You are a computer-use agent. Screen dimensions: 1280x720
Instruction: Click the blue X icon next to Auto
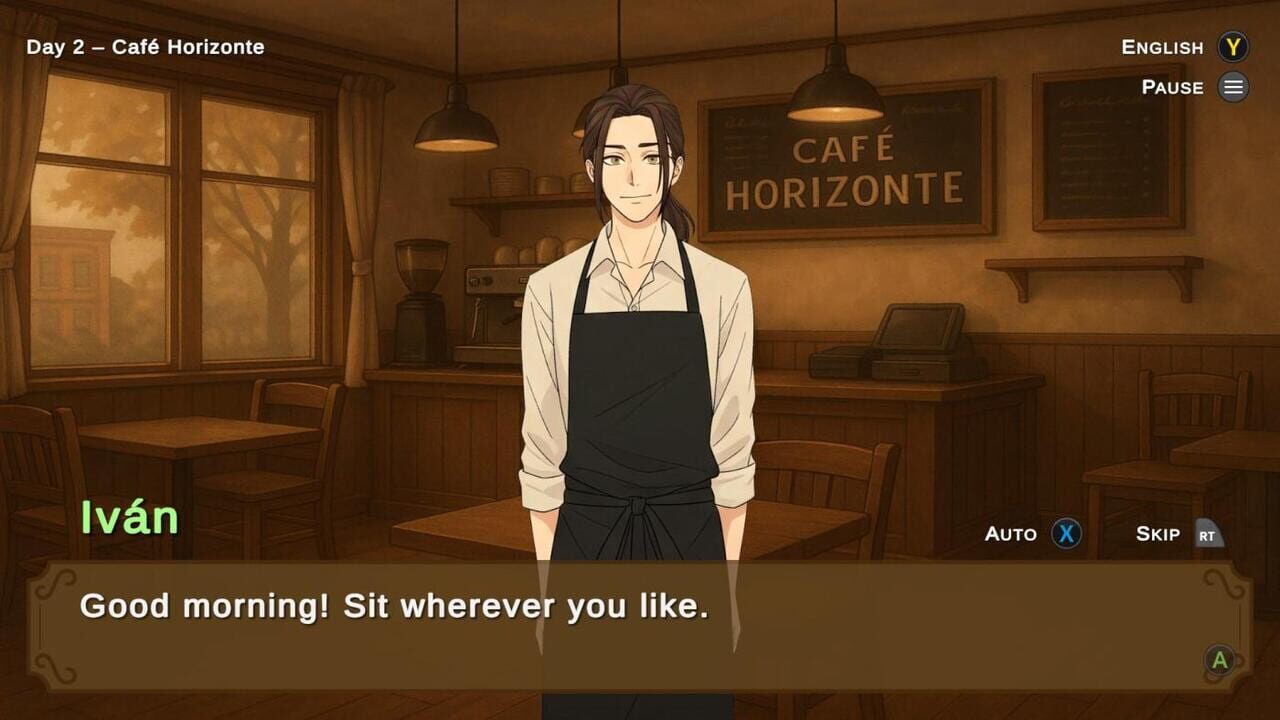[x=1066, y=534]
